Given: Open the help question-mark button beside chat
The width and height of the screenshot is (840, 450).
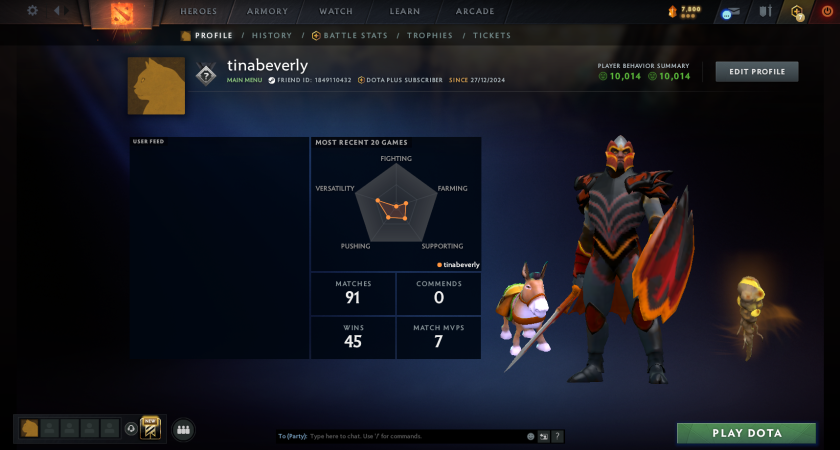Looking at the screenshot, I should [x=557, y=436].
